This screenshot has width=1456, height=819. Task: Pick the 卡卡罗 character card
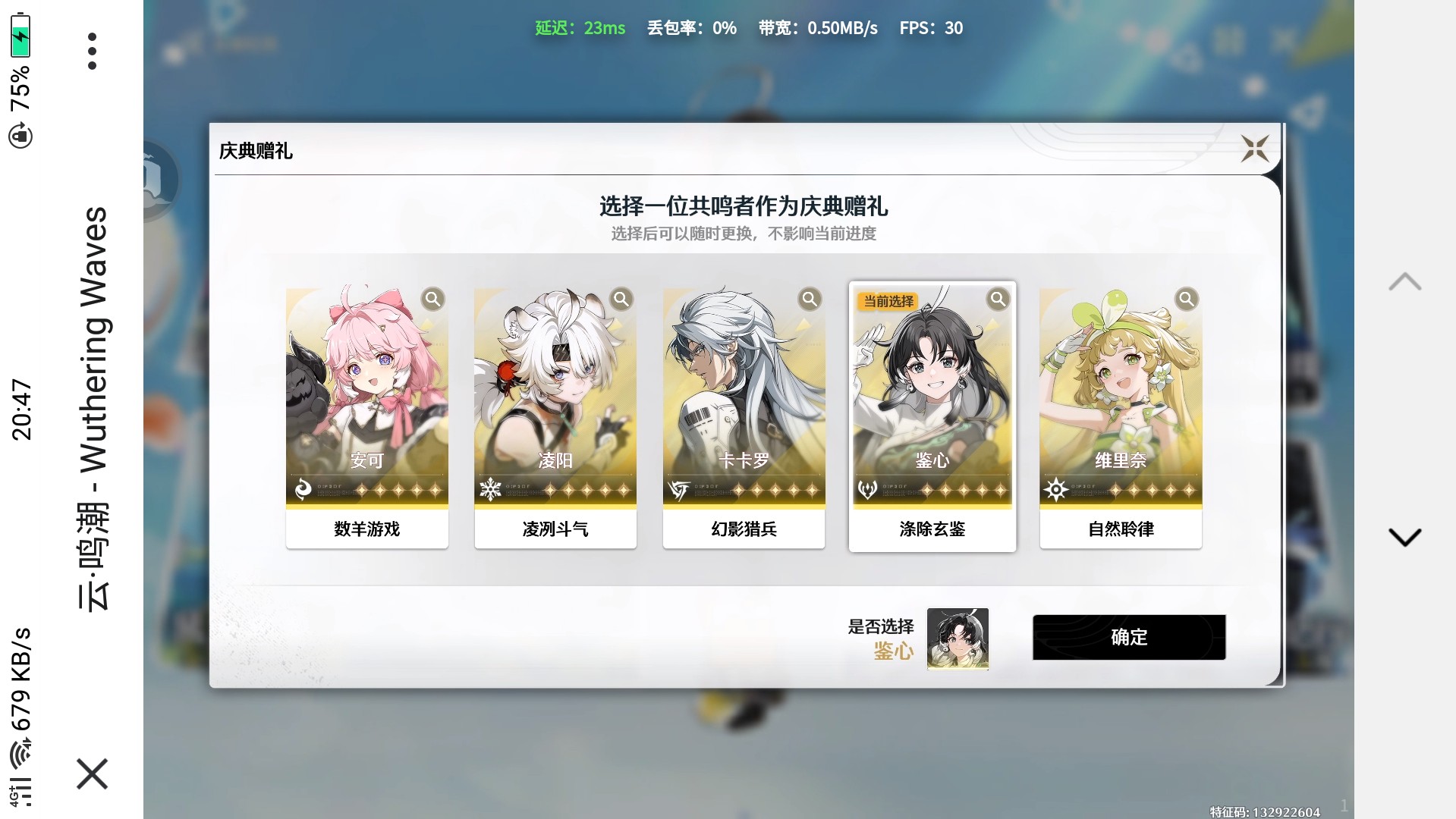pyautogui.click(x=744, y=409)
